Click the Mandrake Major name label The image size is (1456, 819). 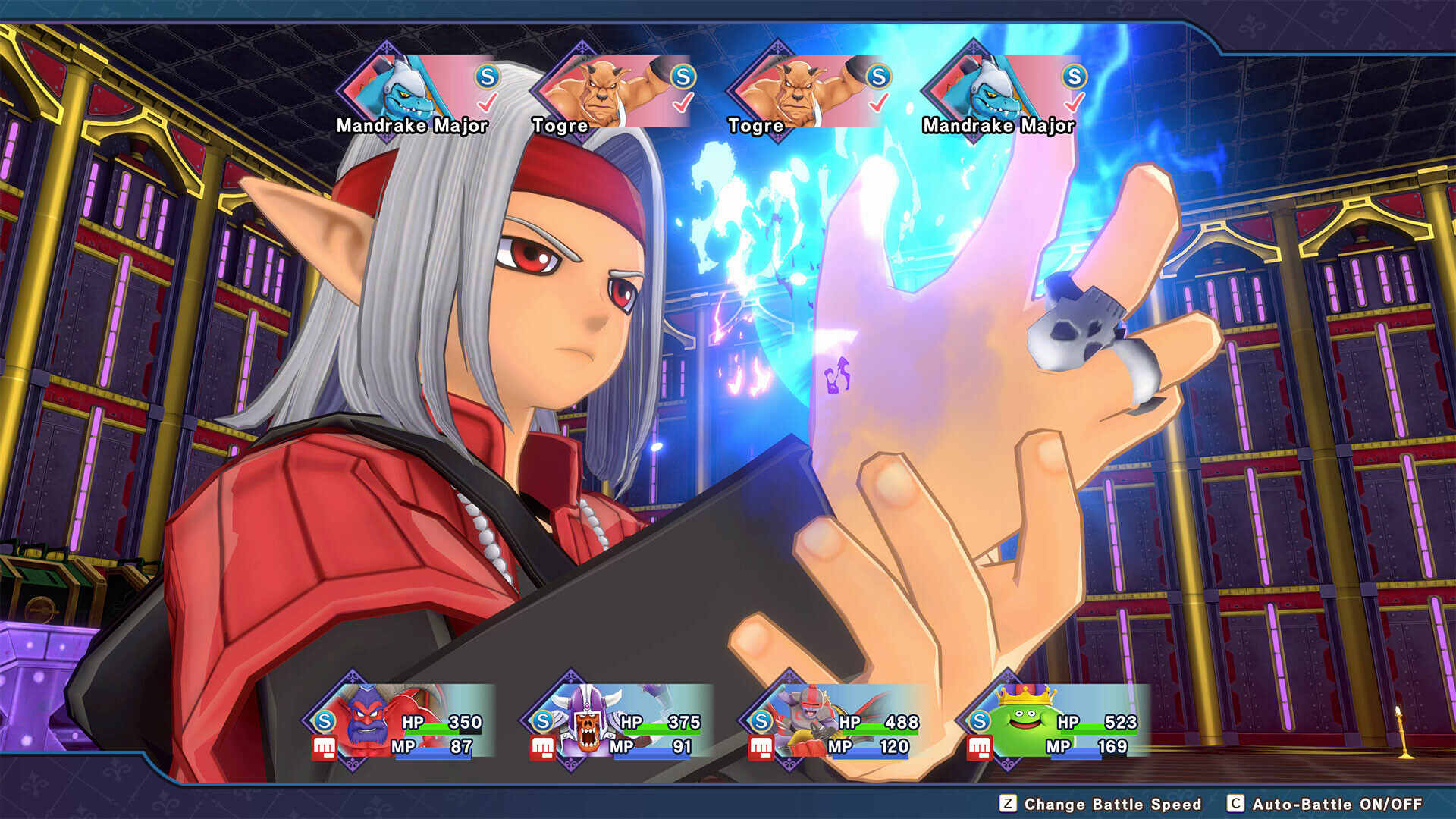pyautogui.click(x=412, y=126)
